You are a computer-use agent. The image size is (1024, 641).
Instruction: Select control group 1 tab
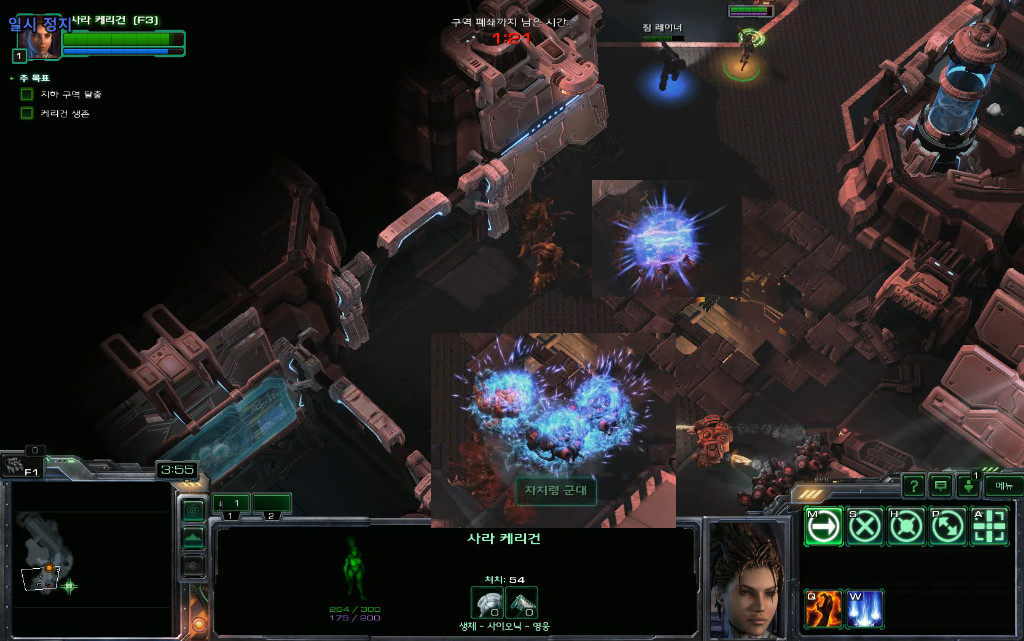pyautogui.click(x=231, y=503)
